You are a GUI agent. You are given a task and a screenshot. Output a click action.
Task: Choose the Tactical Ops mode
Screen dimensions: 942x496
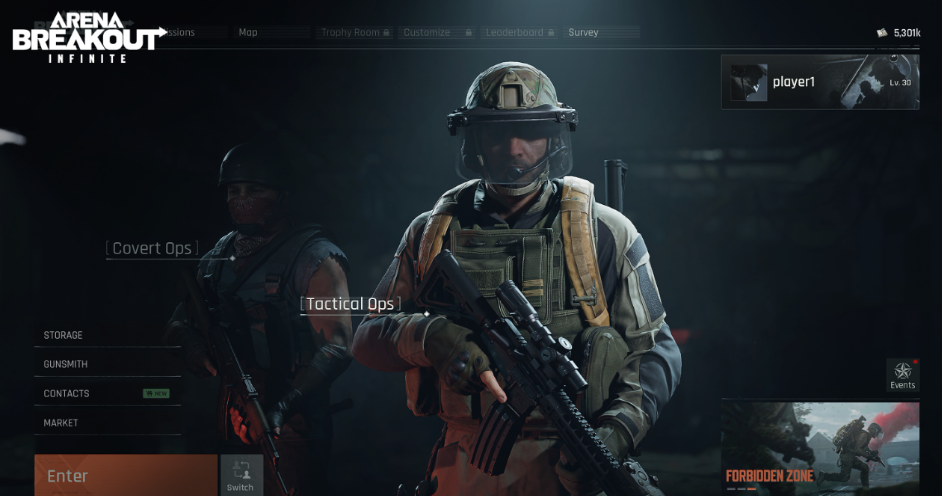click(x=350, y=304)
